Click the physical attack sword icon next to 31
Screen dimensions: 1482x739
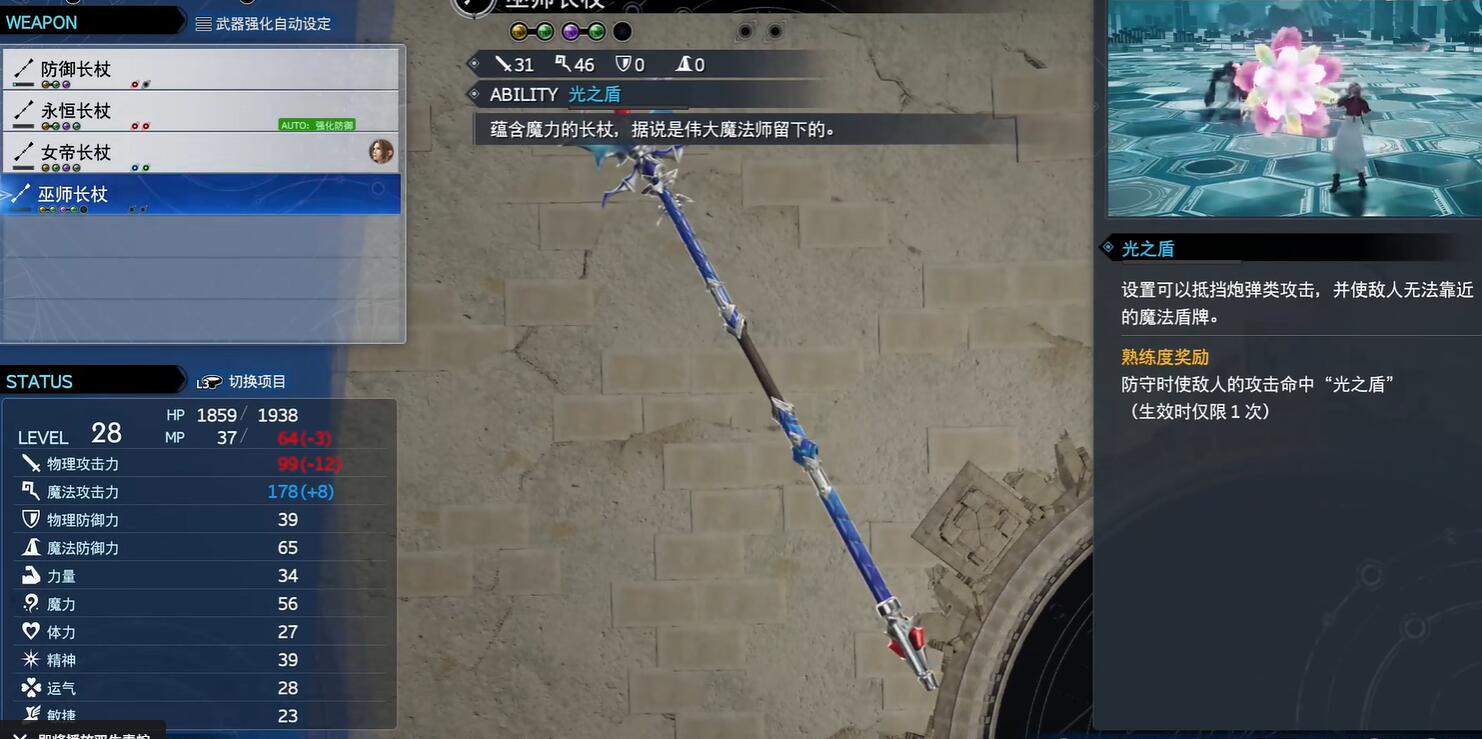click(x=506, y=64)
